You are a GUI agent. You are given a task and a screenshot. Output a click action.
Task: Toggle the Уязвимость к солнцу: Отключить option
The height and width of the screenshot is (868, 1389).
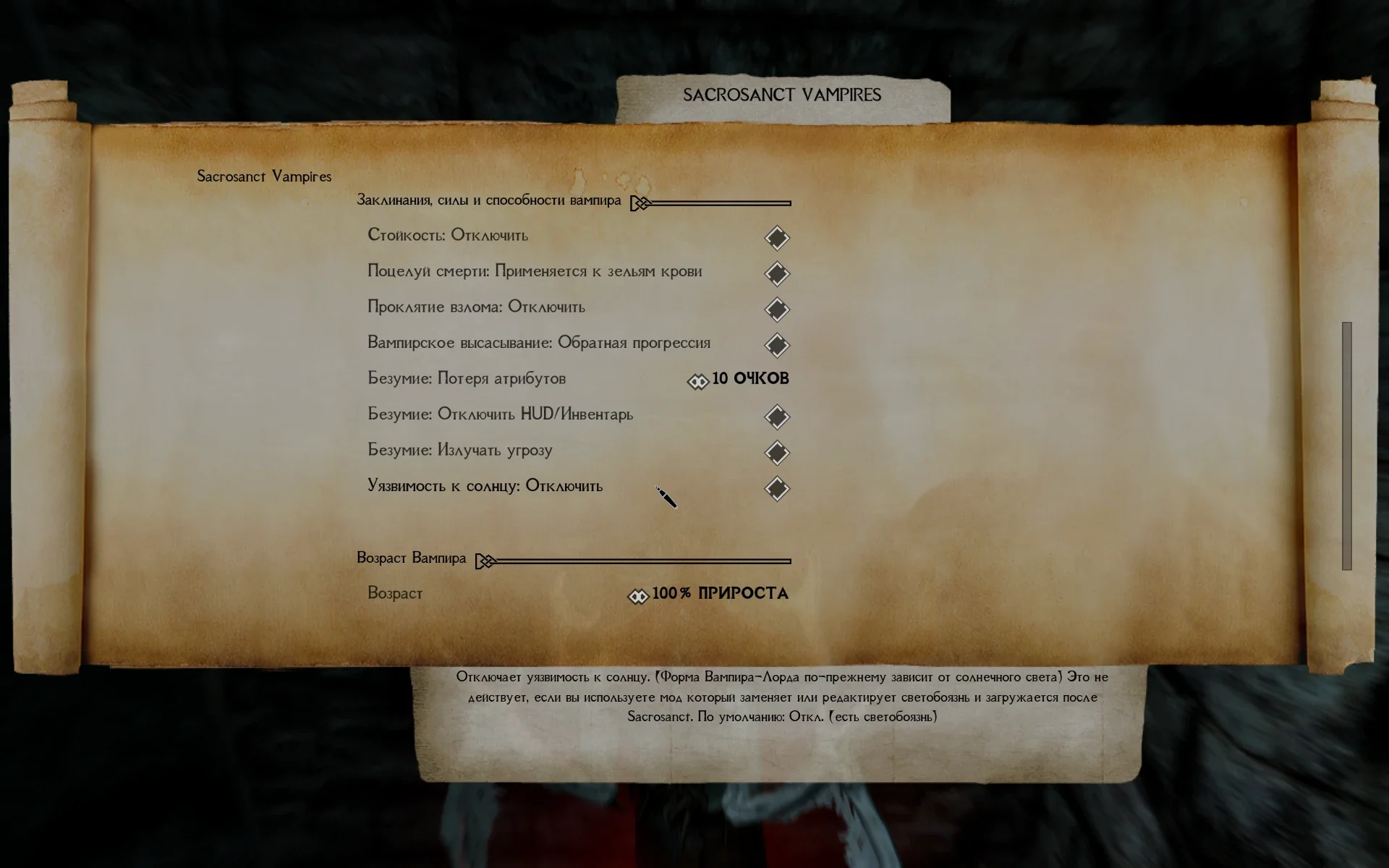[x=777, y=488]
